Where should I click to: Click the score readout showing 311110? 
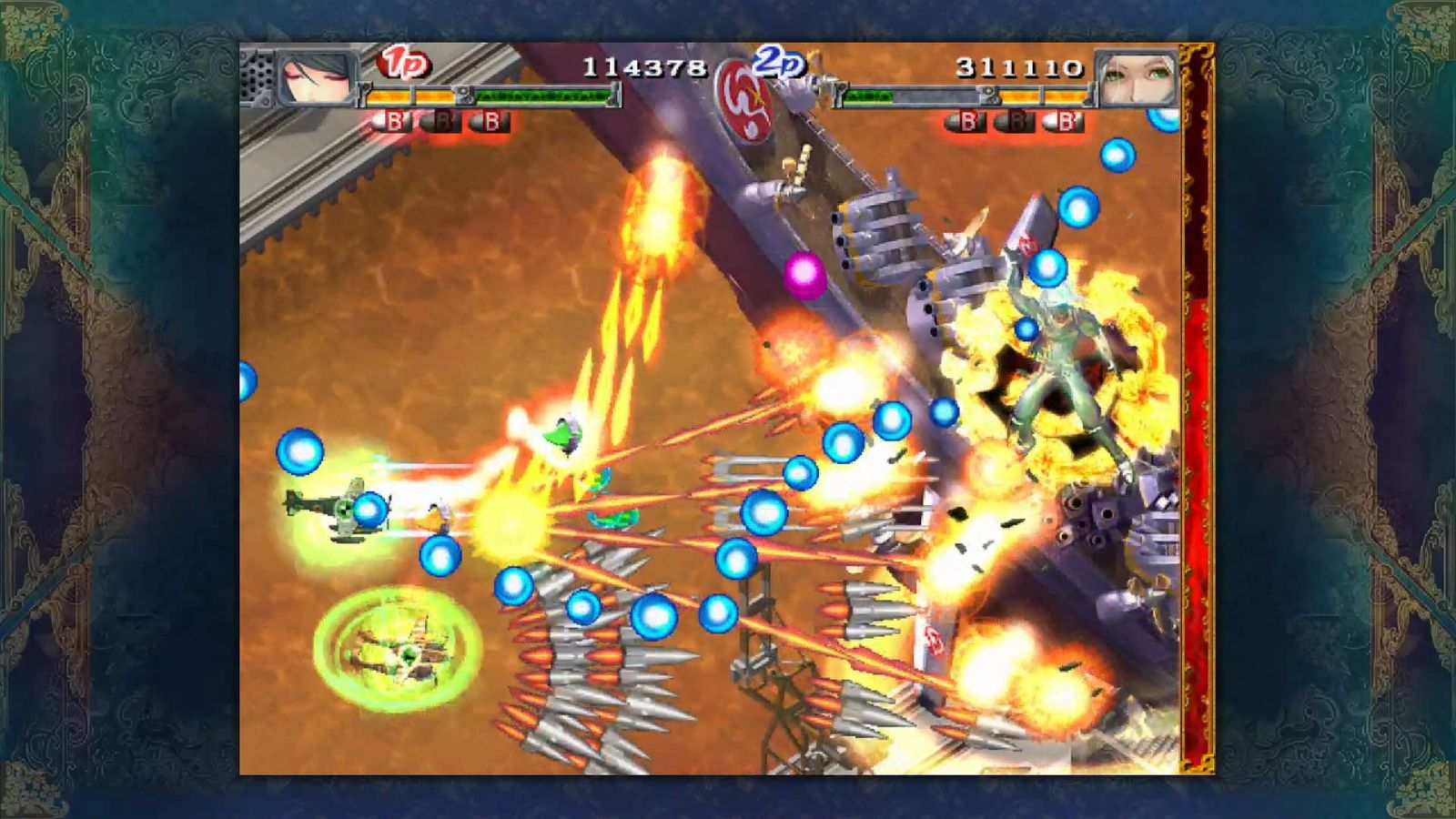click(1019, 68)
